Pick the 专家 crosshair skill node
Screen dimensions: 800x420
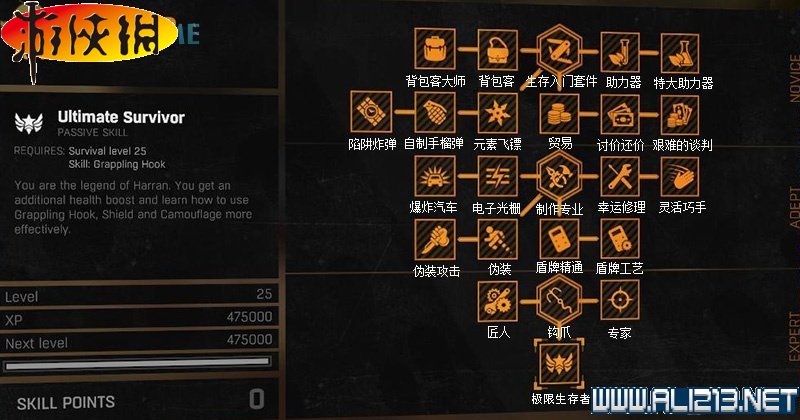(x=620, y=300)
